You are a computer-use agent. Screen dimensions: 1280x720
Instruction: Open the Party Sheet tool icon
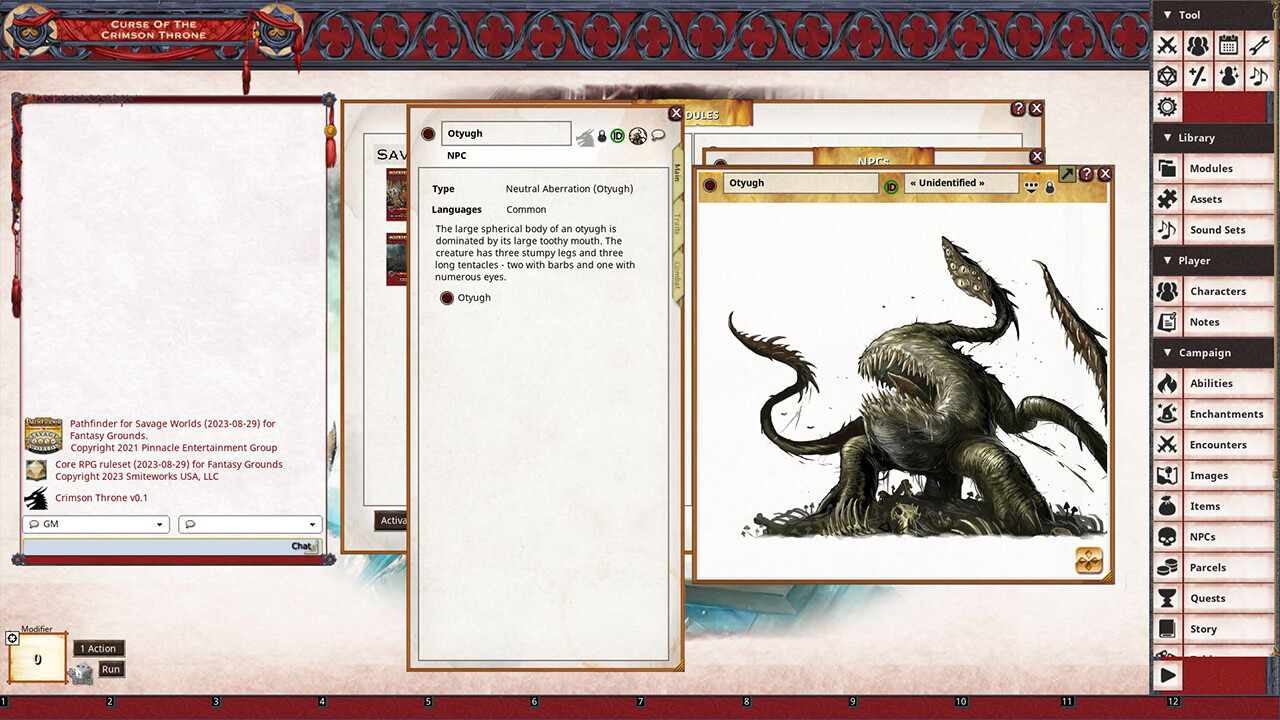1198,46
